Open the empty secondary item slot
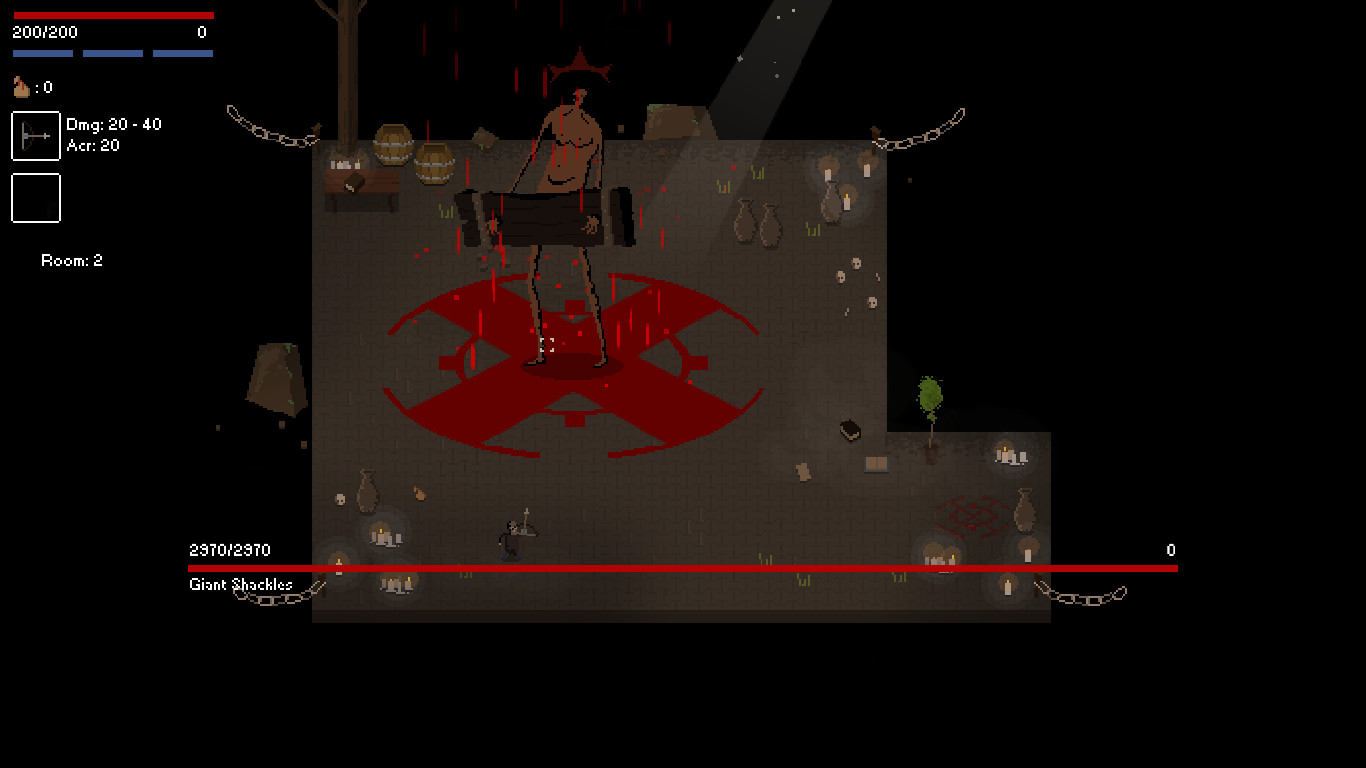The width and height of the screenshot is (1366, 768). pyautogui.click(x=35, y=198)
